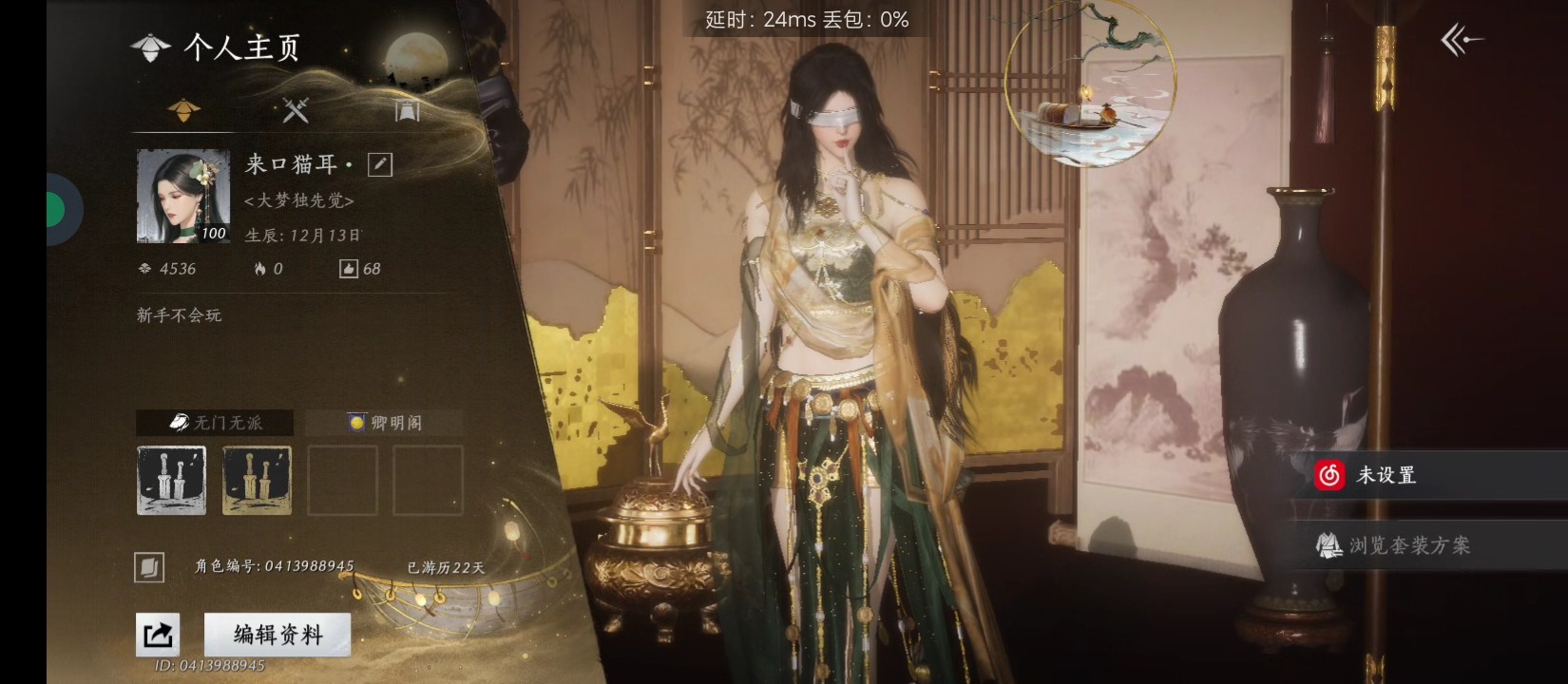Go back using the arrow at top right

[1461, 40]
